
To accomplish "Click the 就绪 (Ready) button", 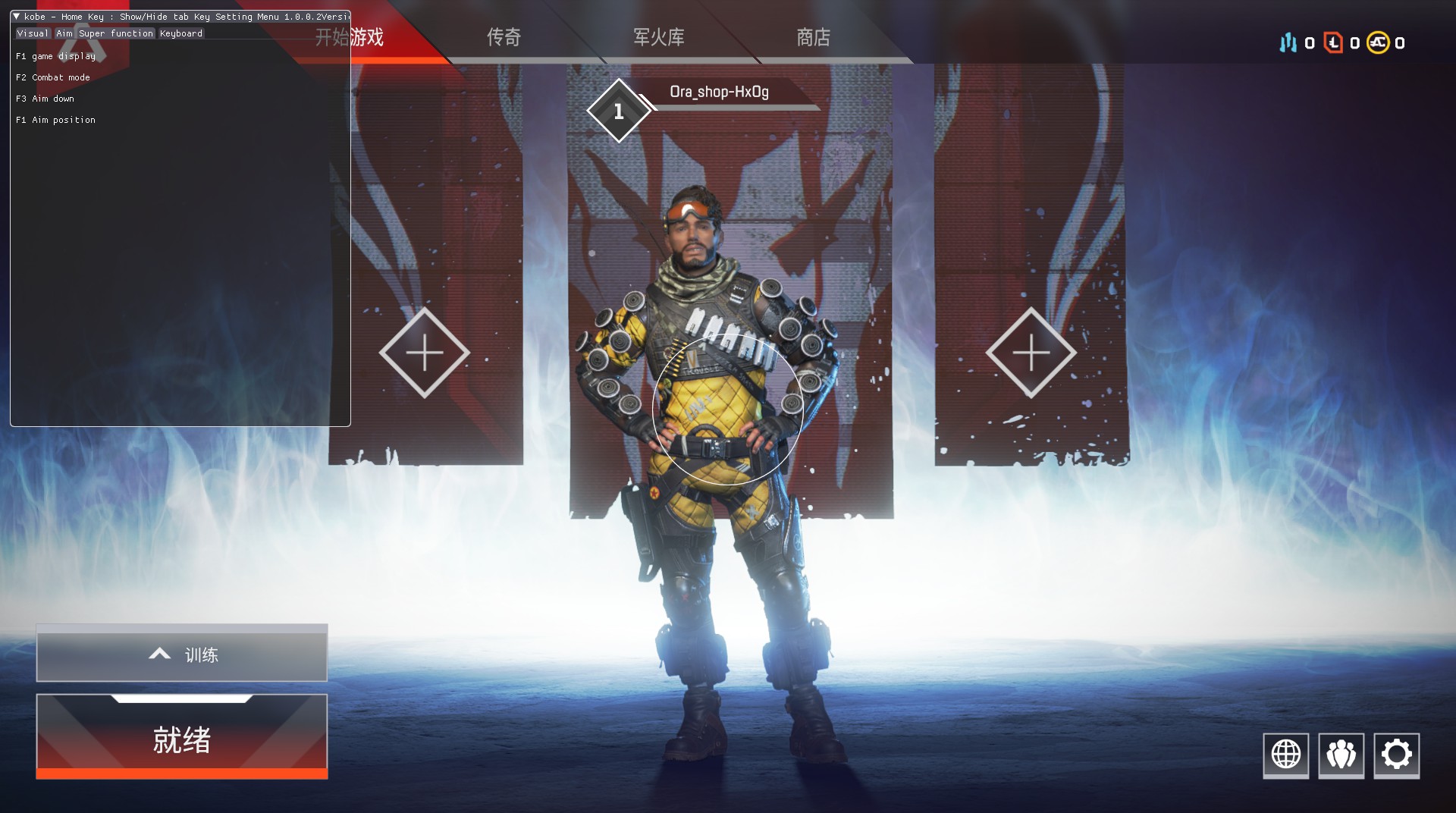I will click(x=182, y=738).
